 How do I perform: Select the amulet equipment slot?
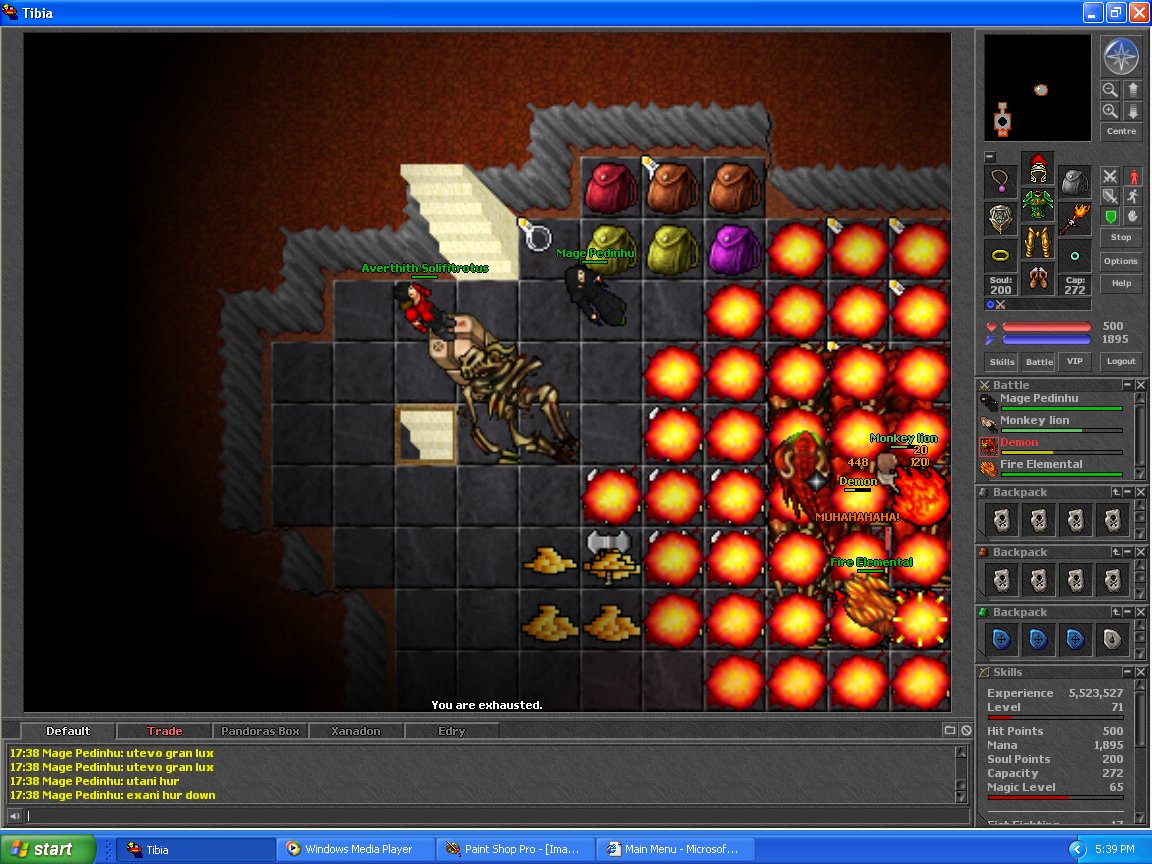(x=1000, y=181)
